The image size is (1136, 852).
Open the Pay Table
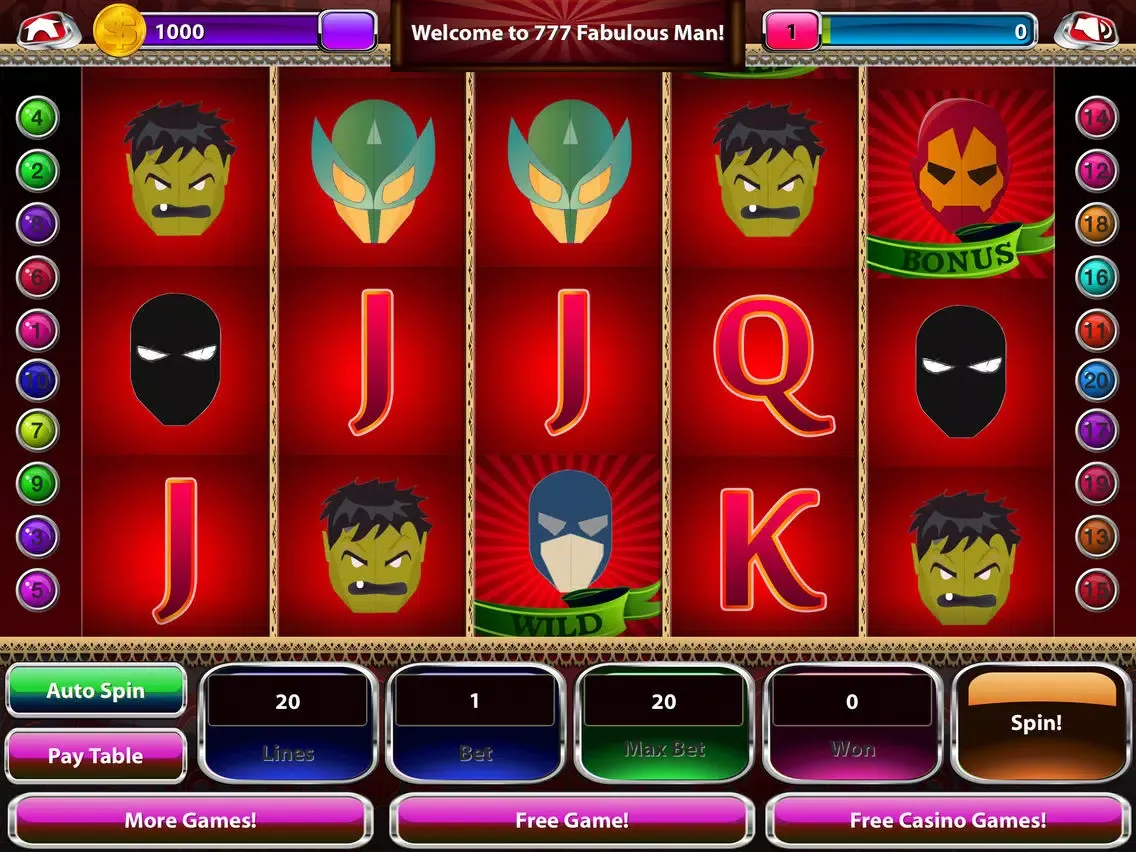[x=96, y=756]
